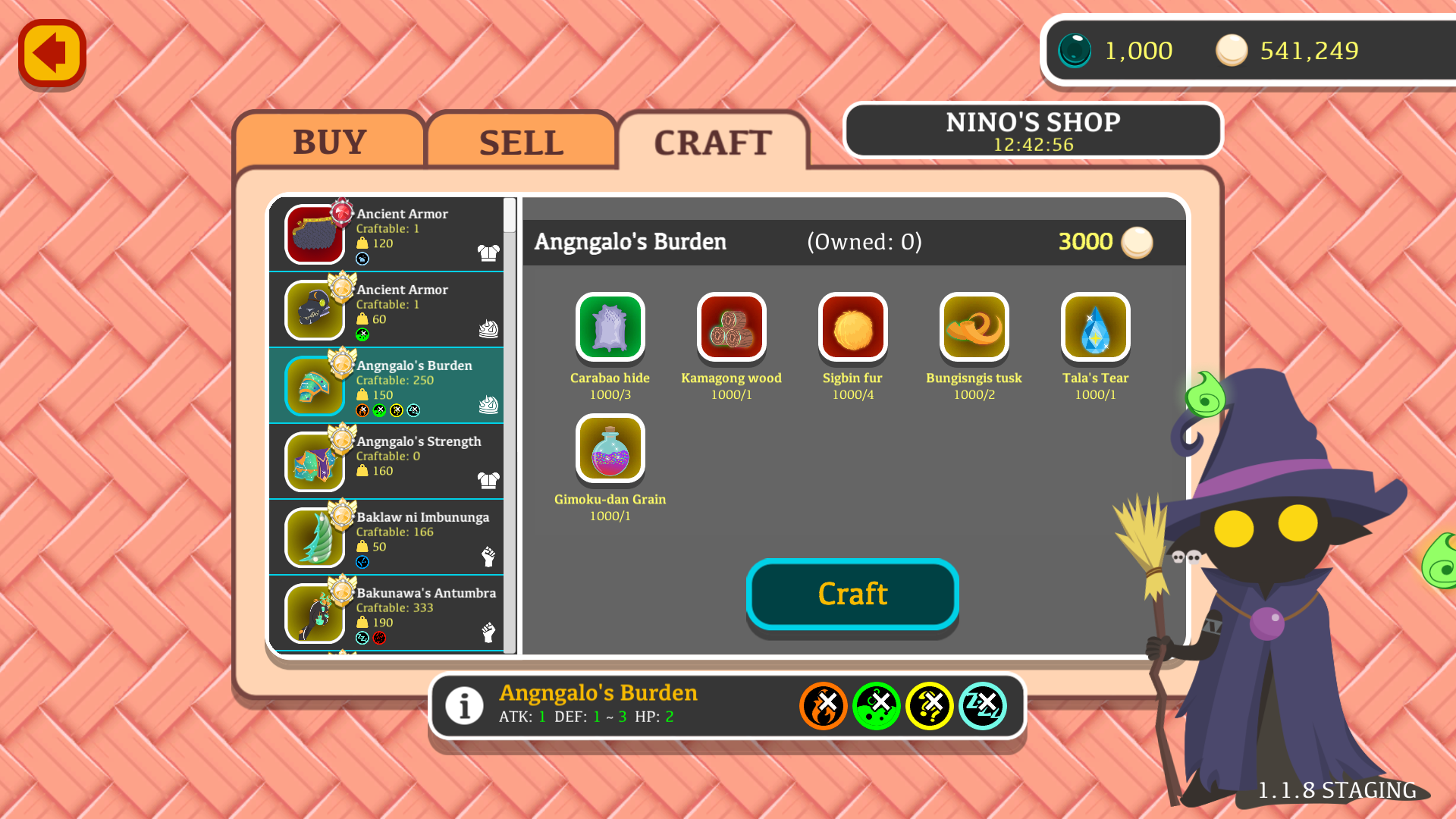The width and height of the screenshot is (1456, 819).
Task: Click the orange burn resistance icon
Action: pos(823,706)
